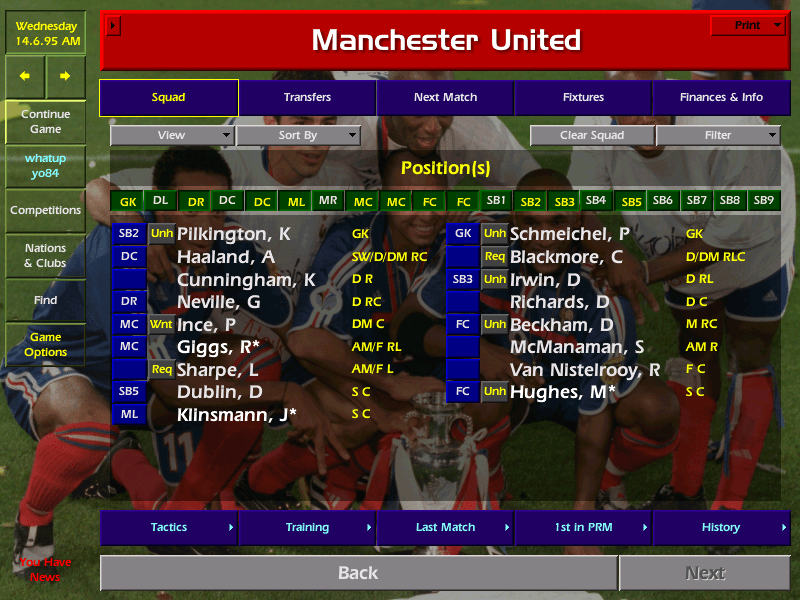800x600 pixels.
Task: Select player Schmeichel, P
Action: 569,234
